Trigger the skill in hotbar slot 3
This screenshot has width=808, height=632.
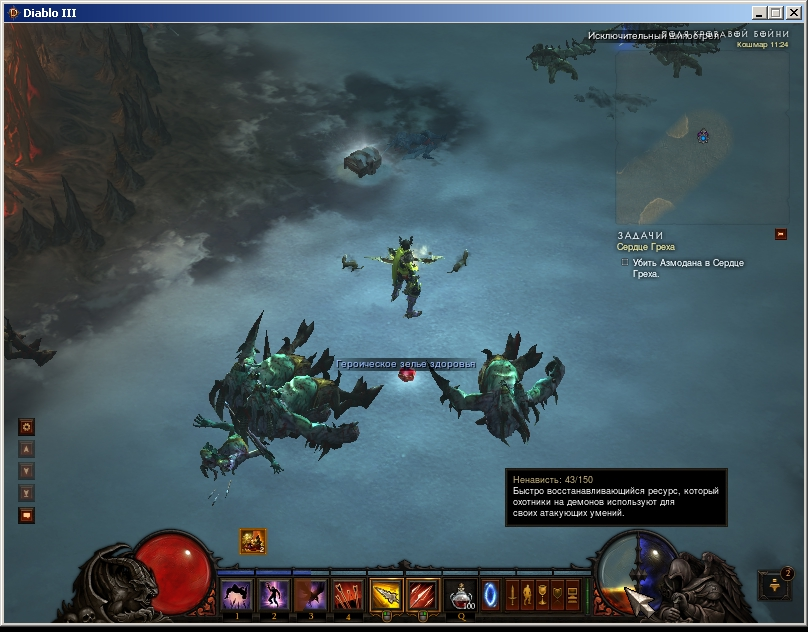[311, 595]
